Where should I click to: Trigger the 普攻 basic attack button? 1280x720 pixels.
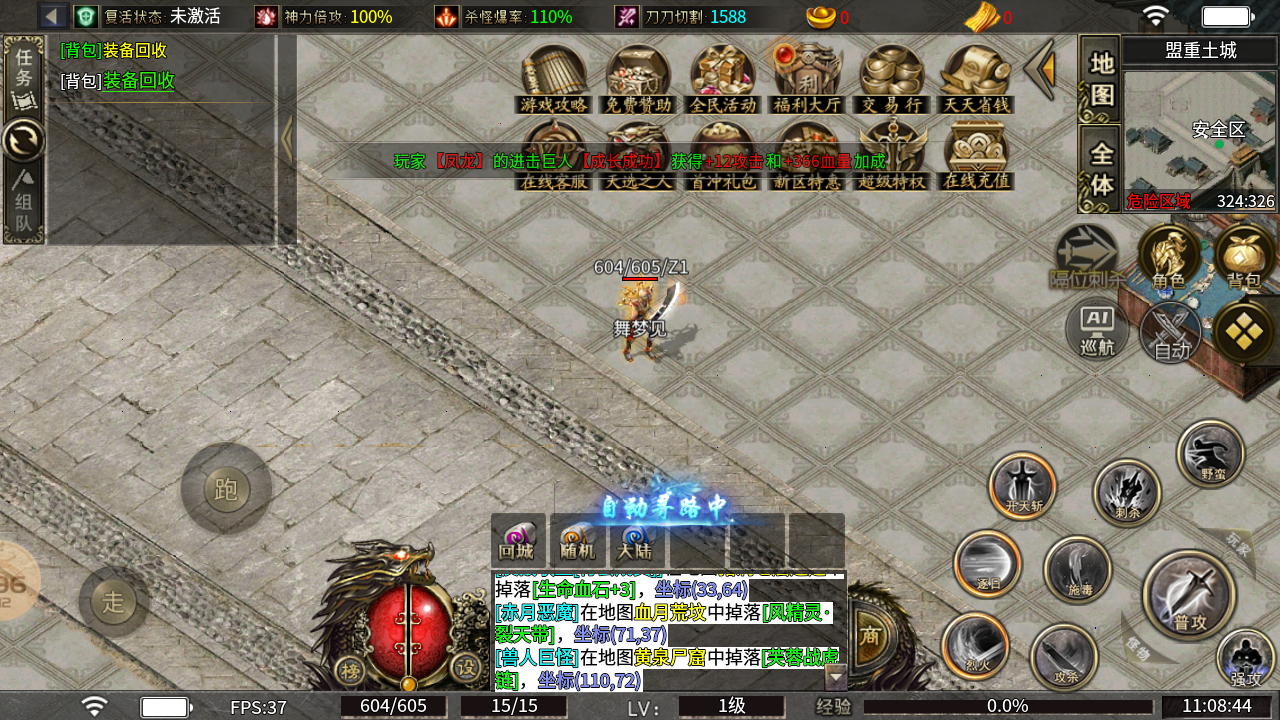click(x=1189, y=595)
